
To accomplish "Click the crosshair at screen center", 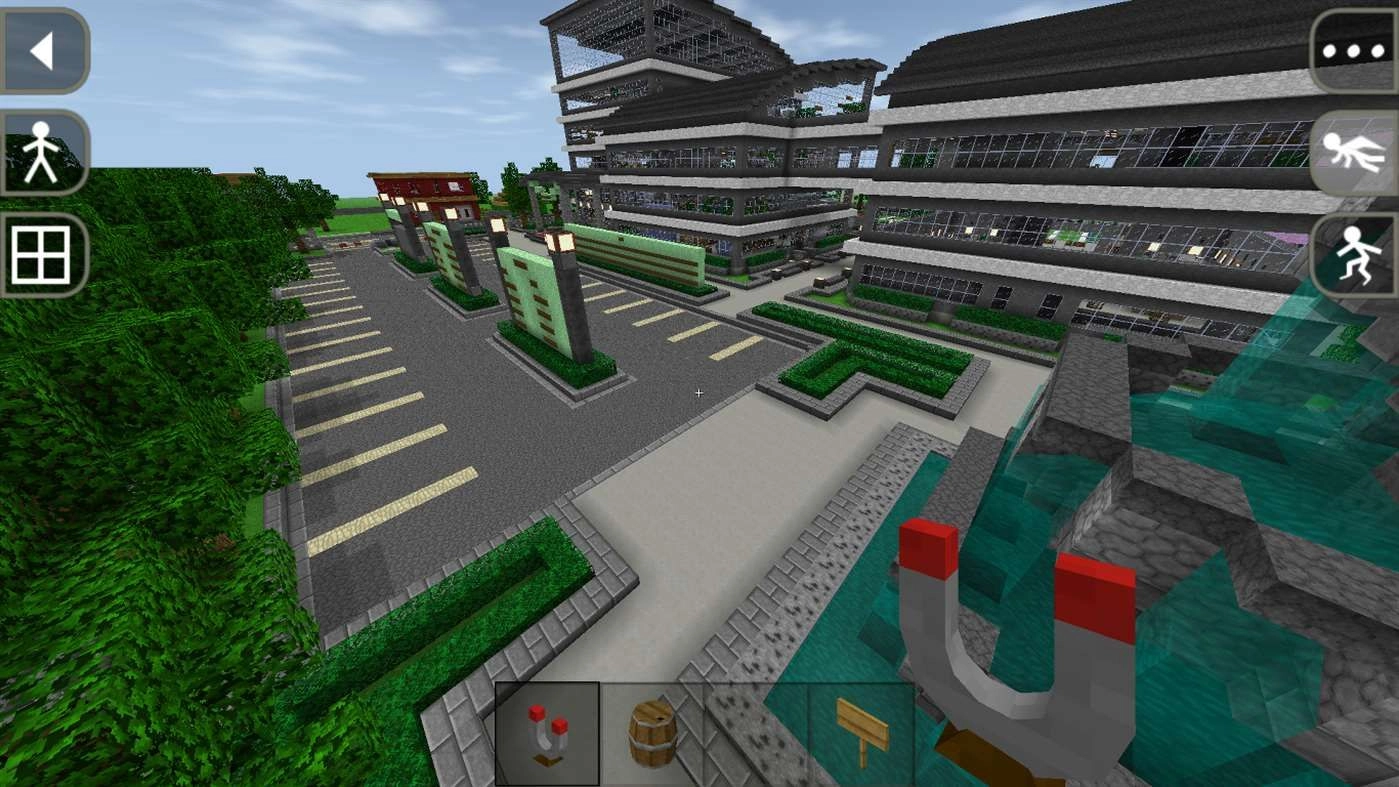I will coord(698,393).
